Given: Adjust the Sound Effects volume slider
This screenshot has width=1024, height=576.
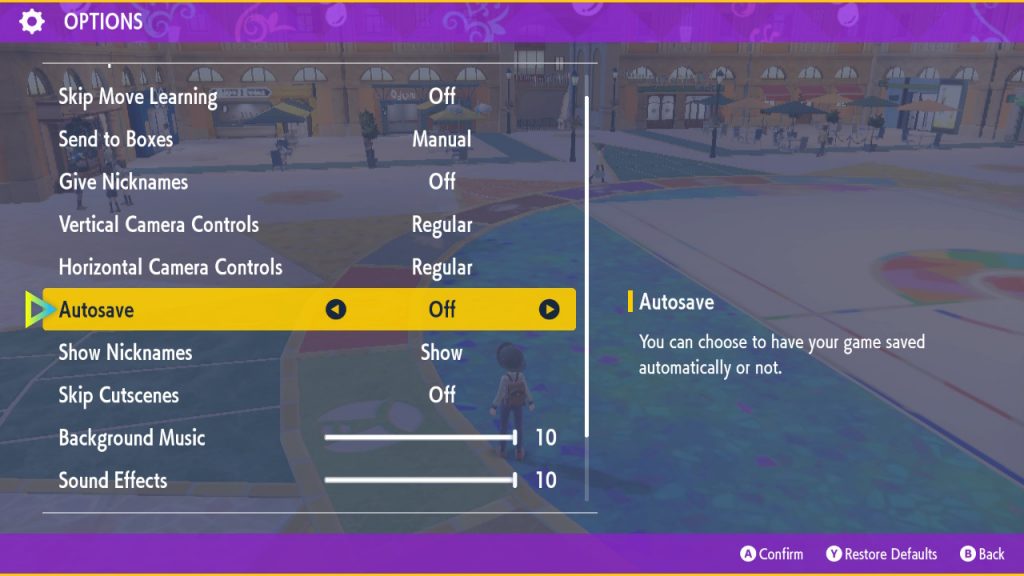Looking at the screenshot, I should [x=420, y=481].
